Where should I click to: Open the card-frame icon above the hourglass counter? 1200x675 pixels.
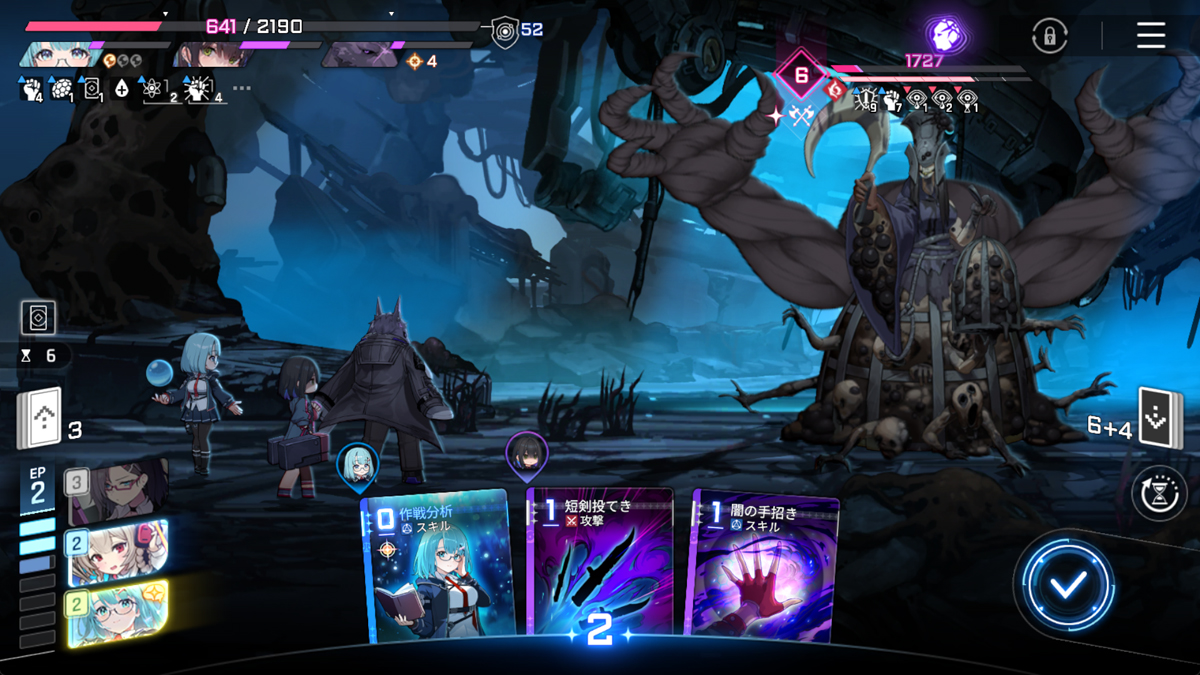coord(38,318)
